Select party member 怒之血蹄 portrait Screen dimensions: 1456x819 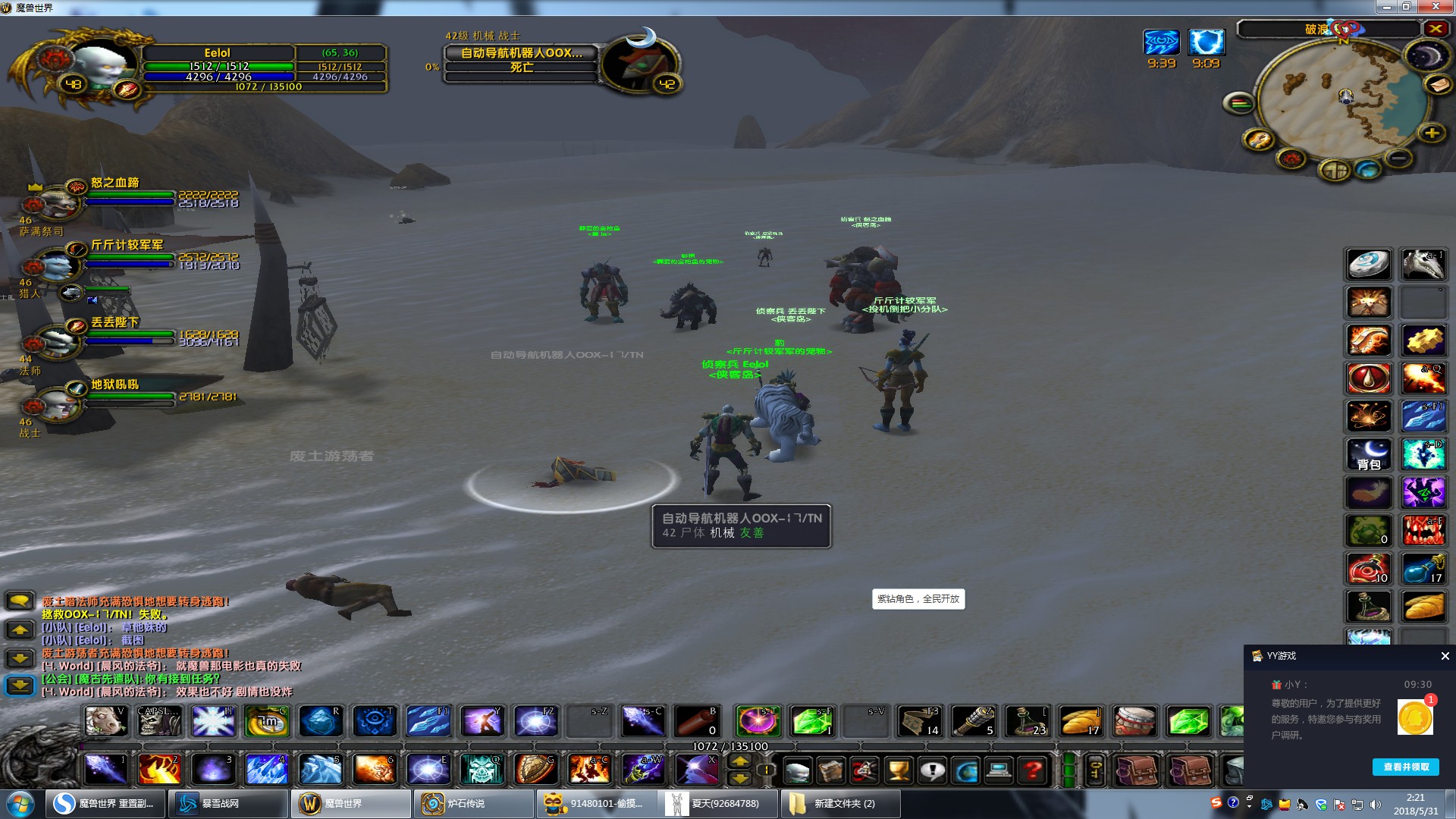pyautogui.click(x=55, y=200)
